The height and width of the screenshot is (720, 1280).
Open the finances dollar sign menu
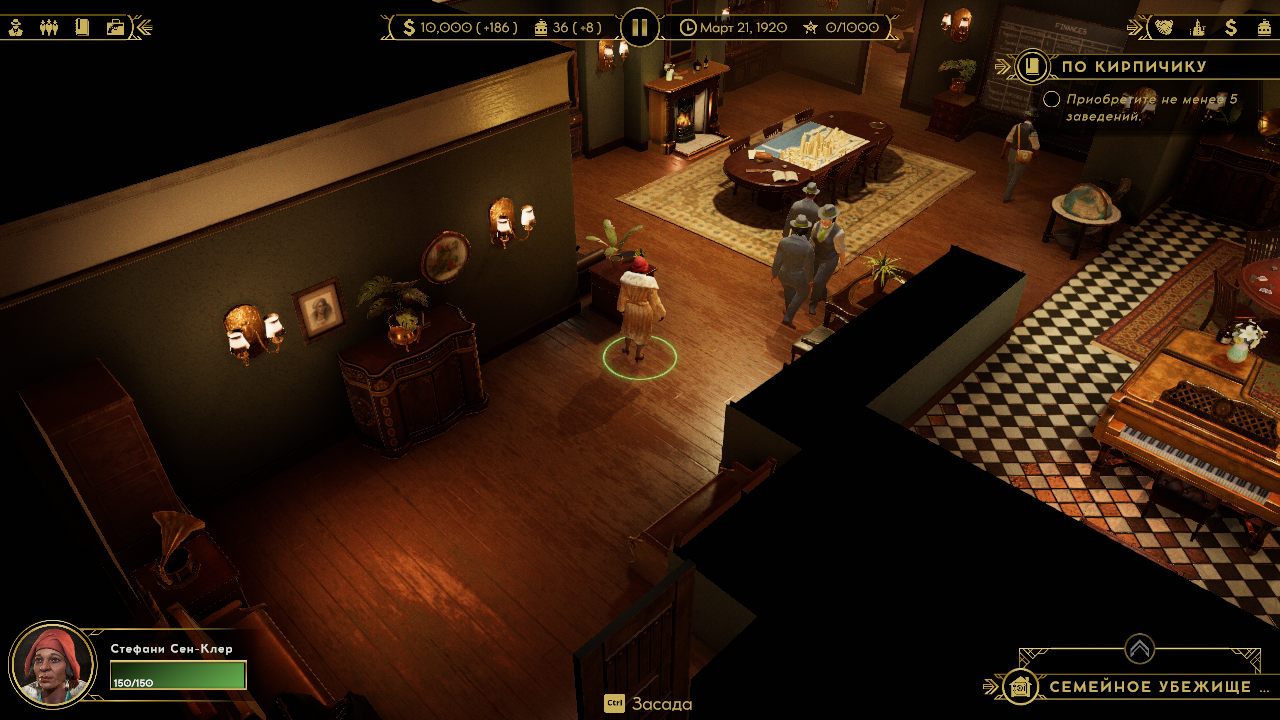1231,27
